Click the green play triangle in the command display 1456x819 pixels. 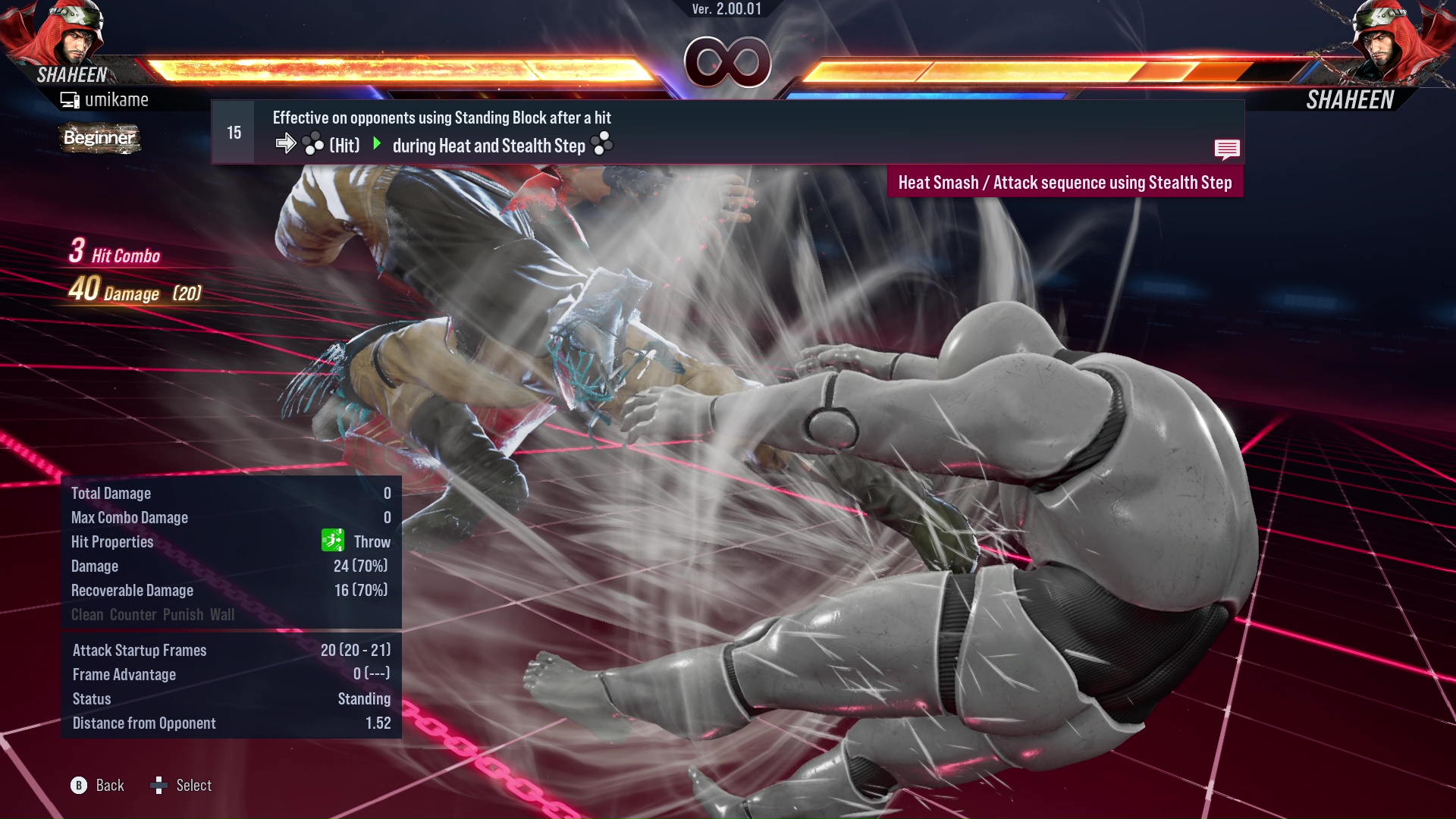click(x=377, y=144)
